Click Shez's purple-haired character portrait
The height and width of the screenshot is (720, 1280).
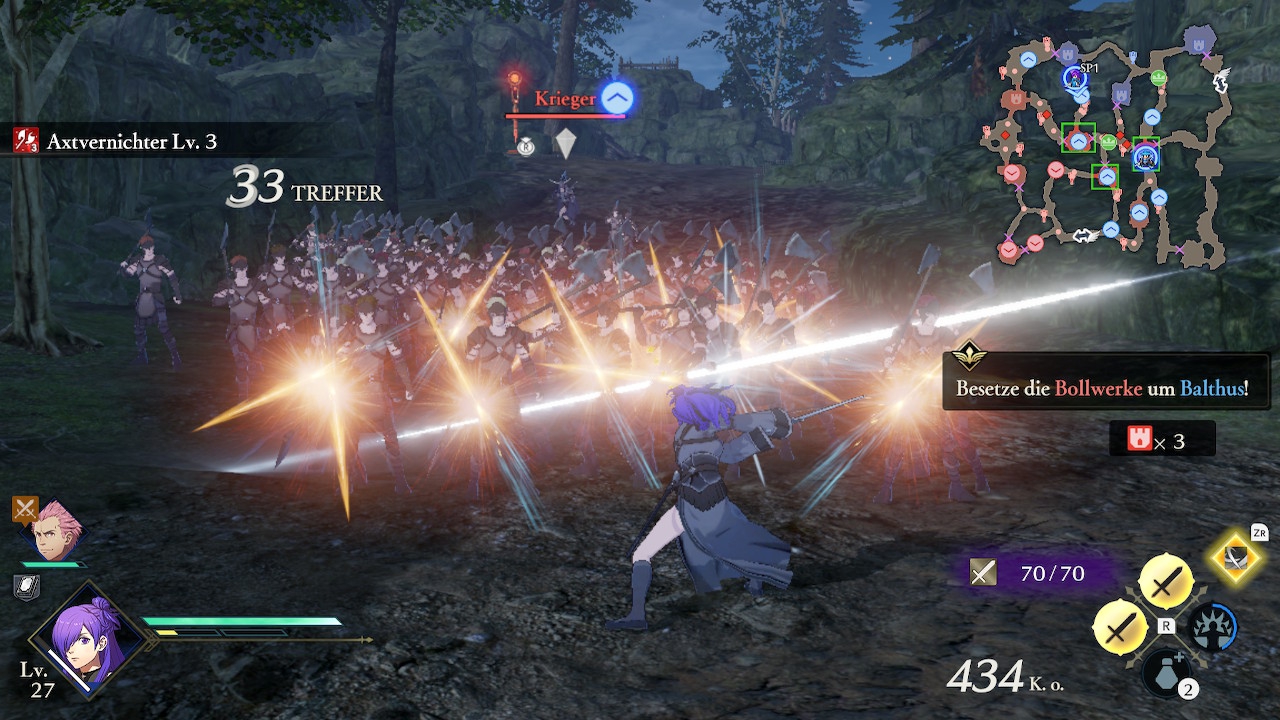click(x=87, y=639)
